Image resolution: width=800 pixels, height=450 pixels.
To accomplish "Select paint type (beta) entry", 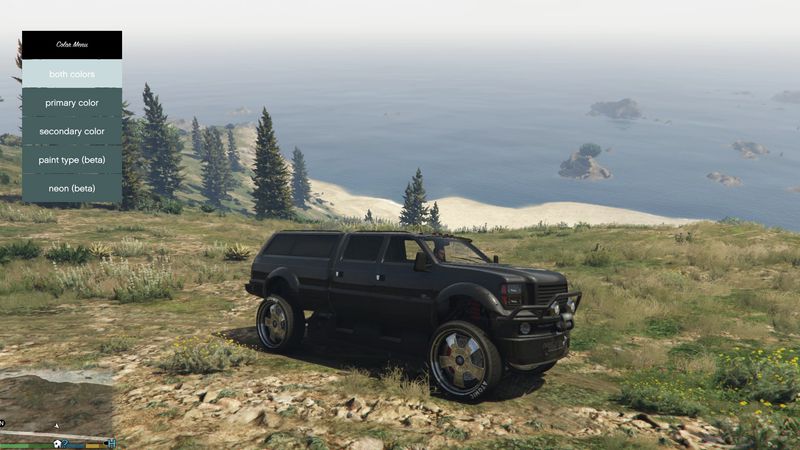I will coord(72,160).
